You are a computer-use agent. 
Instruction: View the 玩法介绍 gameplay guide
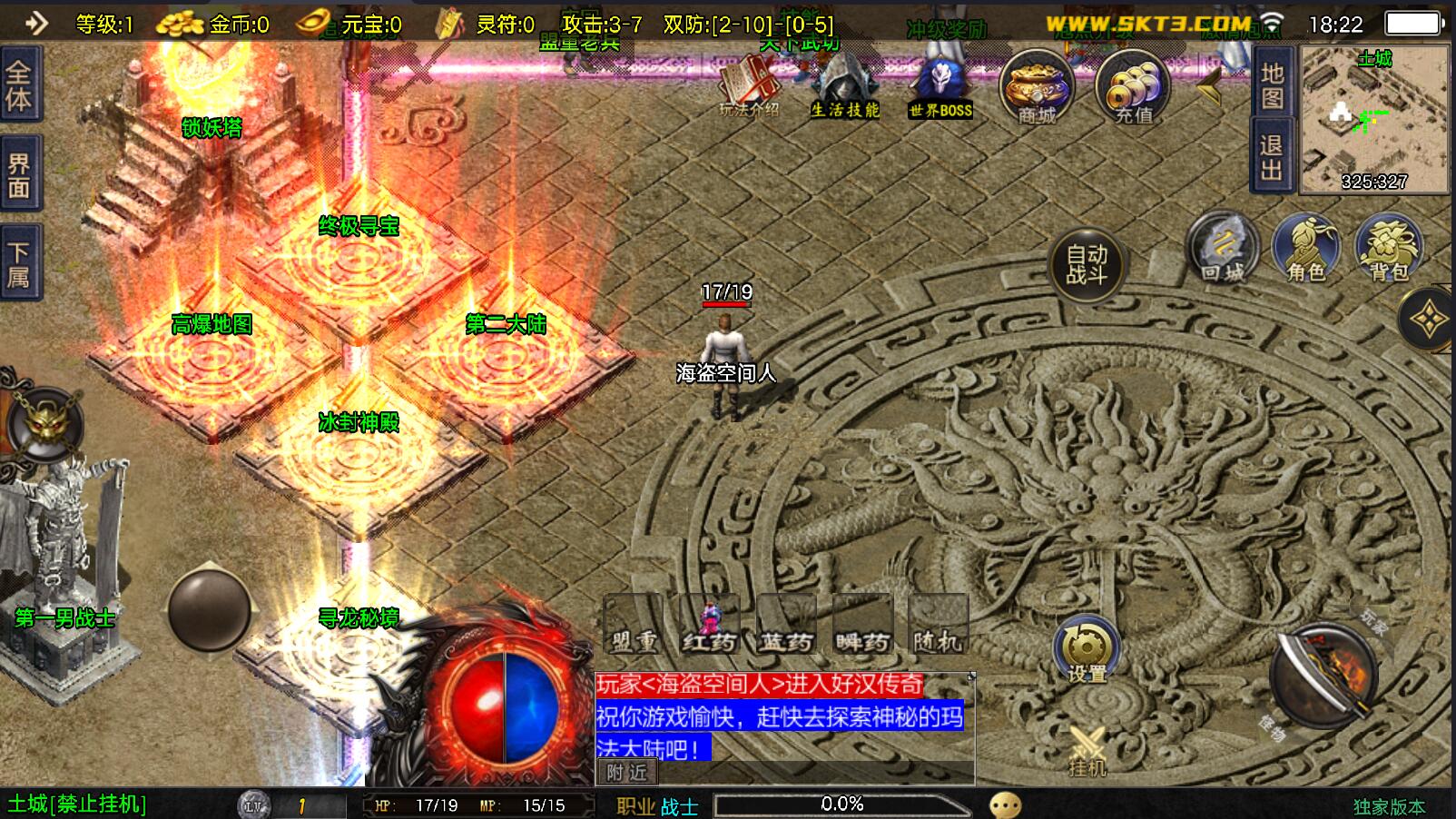(749, 87)
